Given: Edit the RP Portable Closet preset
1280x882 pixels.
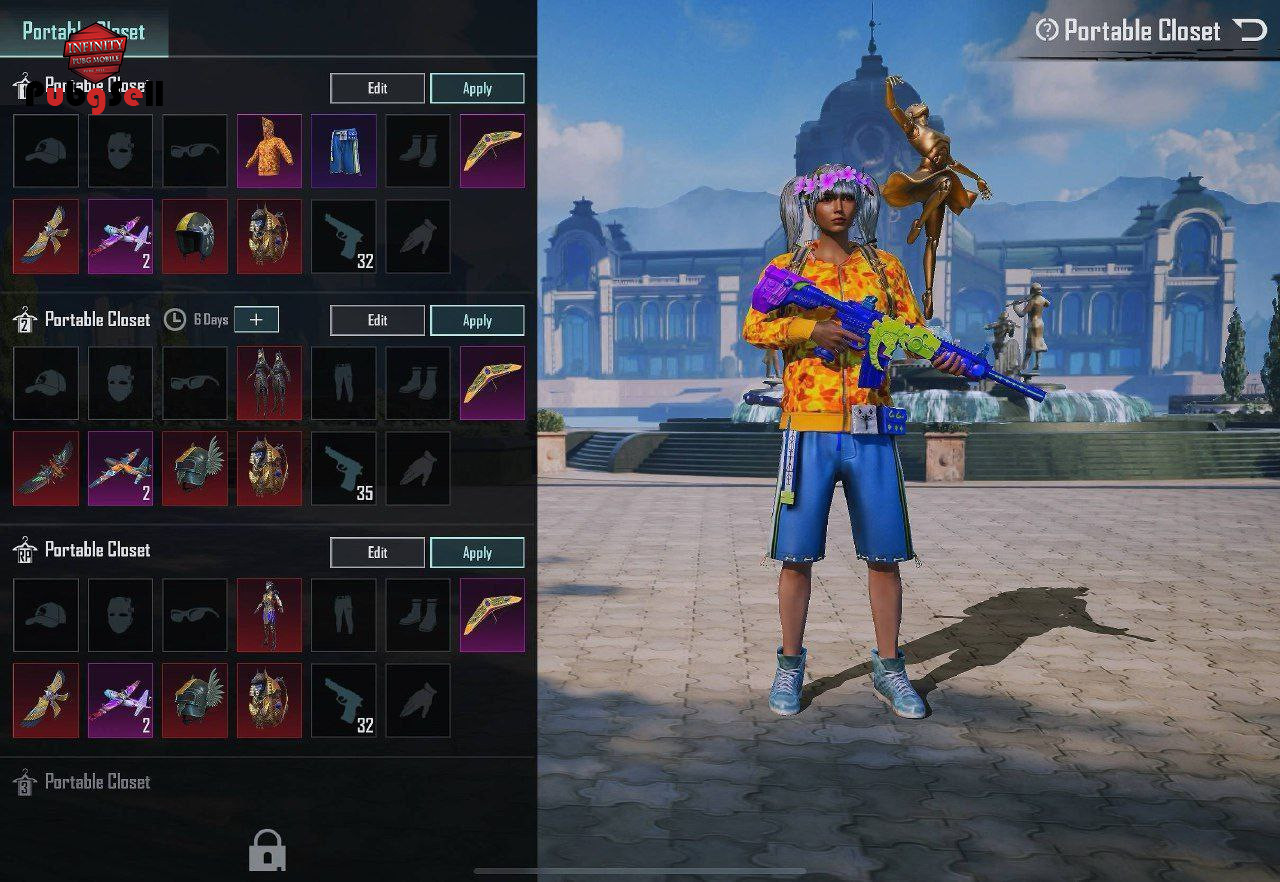Looking at the screenshot, I should coord(377,552).
